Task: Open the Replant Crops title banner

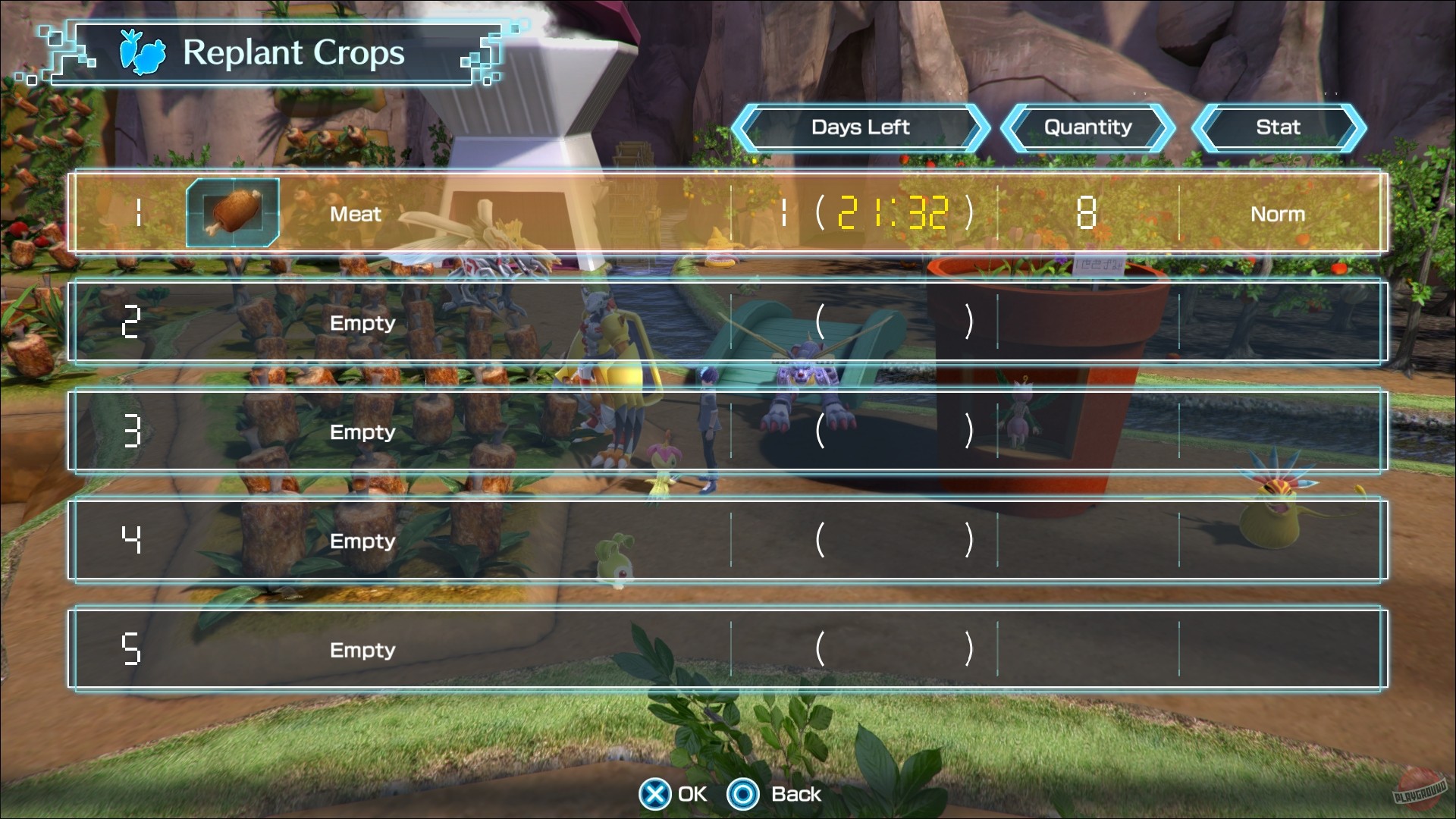Action: point(292,52)
